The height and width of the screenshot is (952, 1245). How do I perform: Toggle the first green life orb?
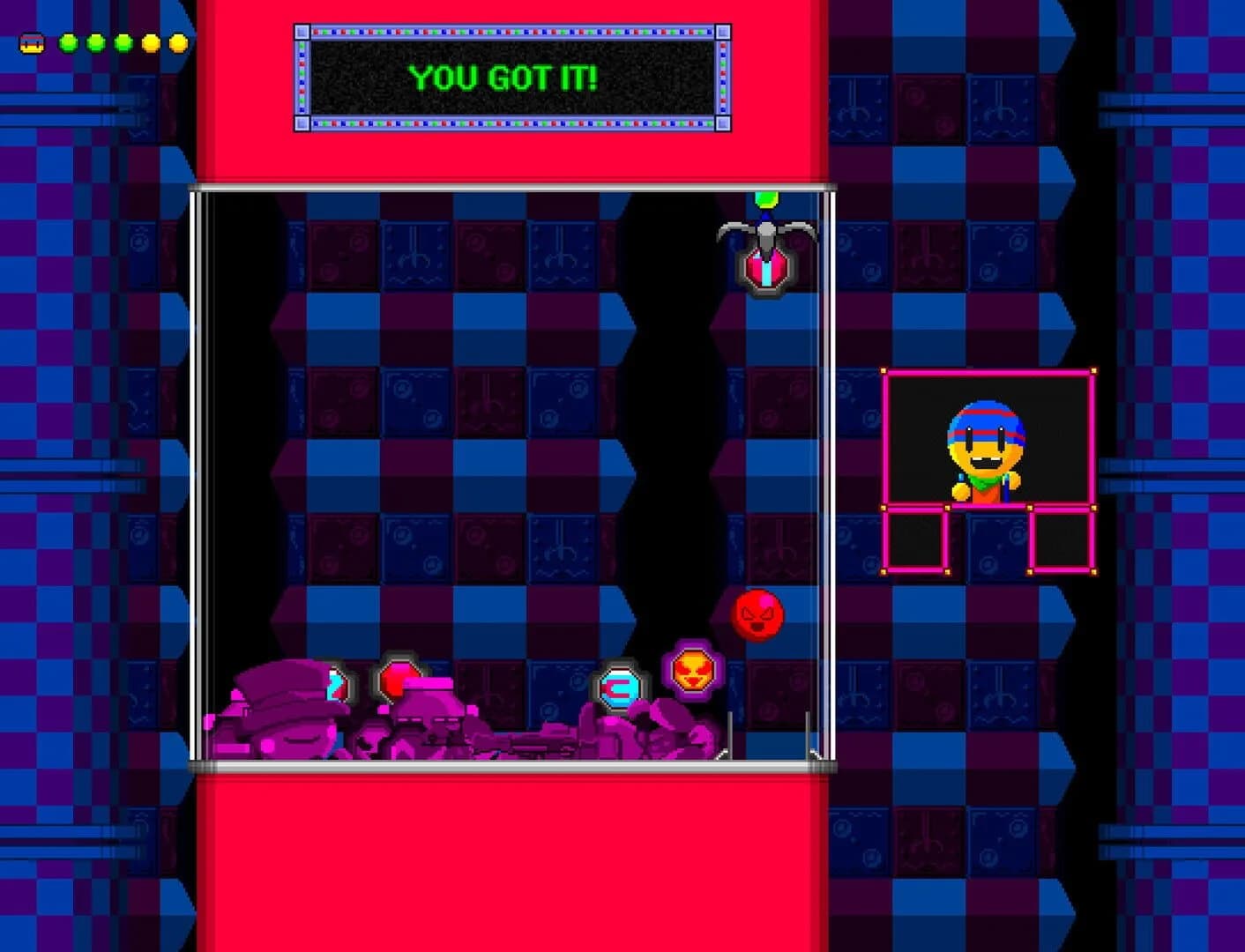(68, 42)
